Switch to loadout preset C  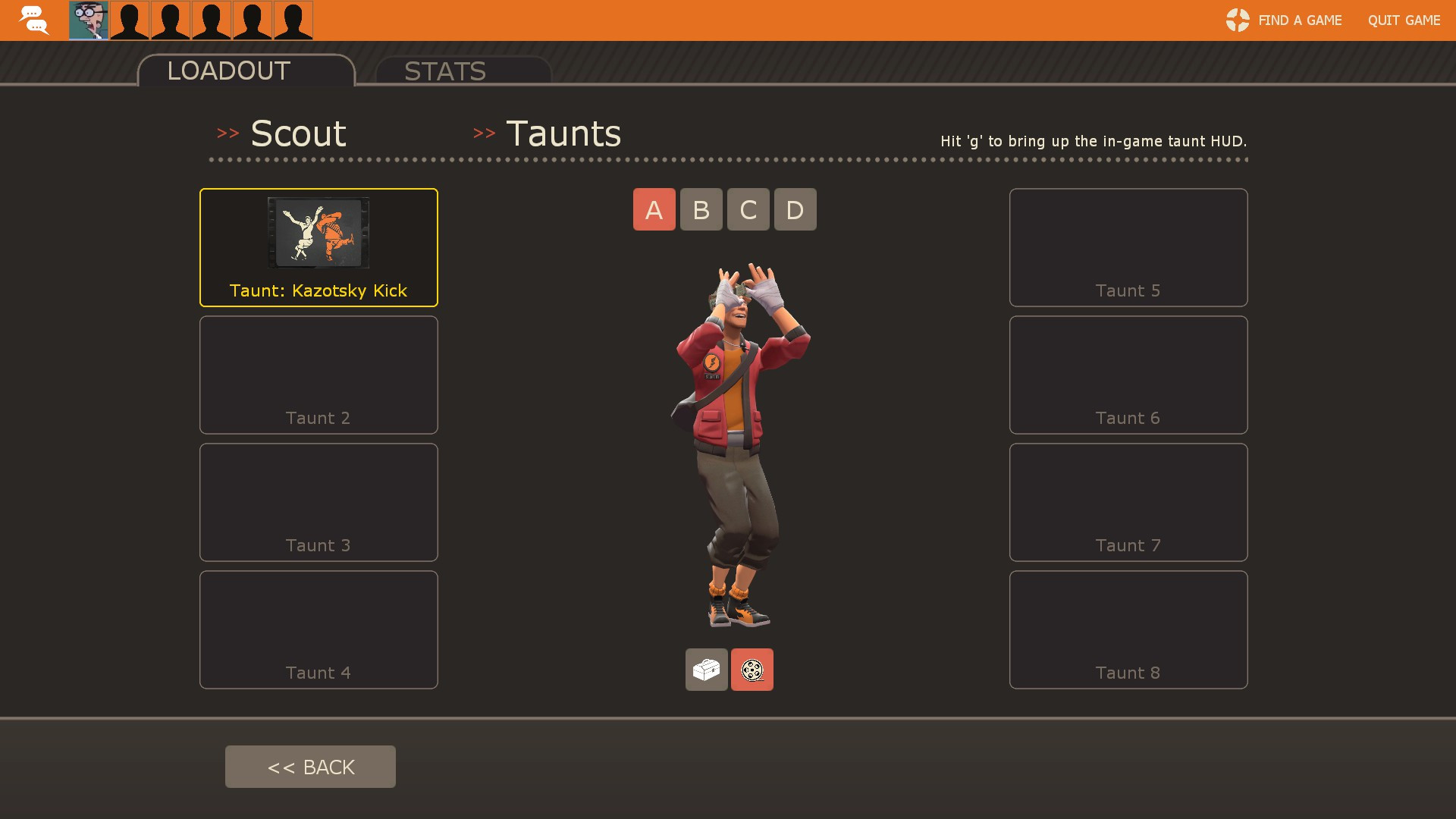(x=748, y=209)
